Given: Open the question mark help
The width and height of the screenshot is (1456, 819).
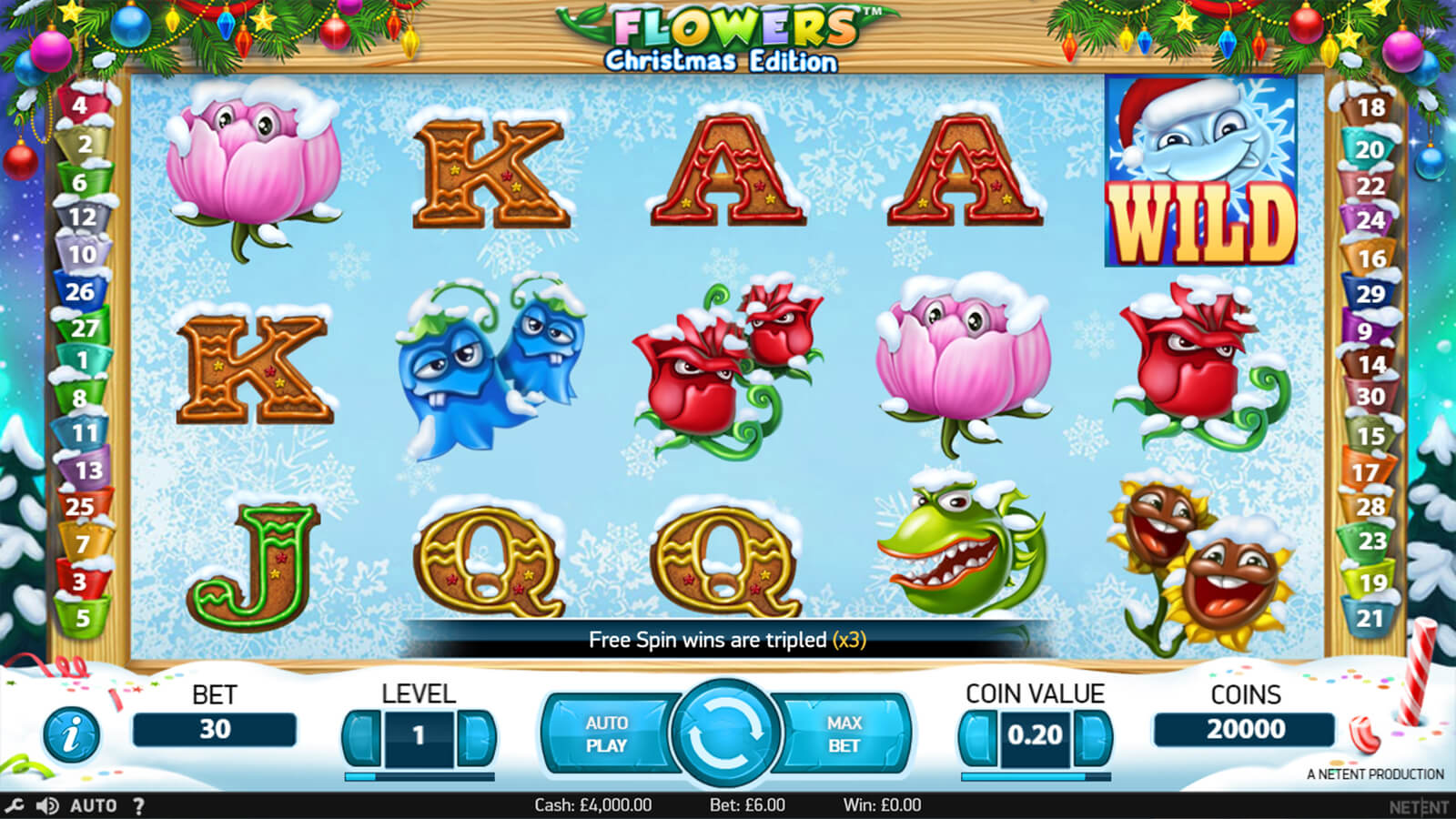Looking at the screenshot, I should tap(138, 805).
